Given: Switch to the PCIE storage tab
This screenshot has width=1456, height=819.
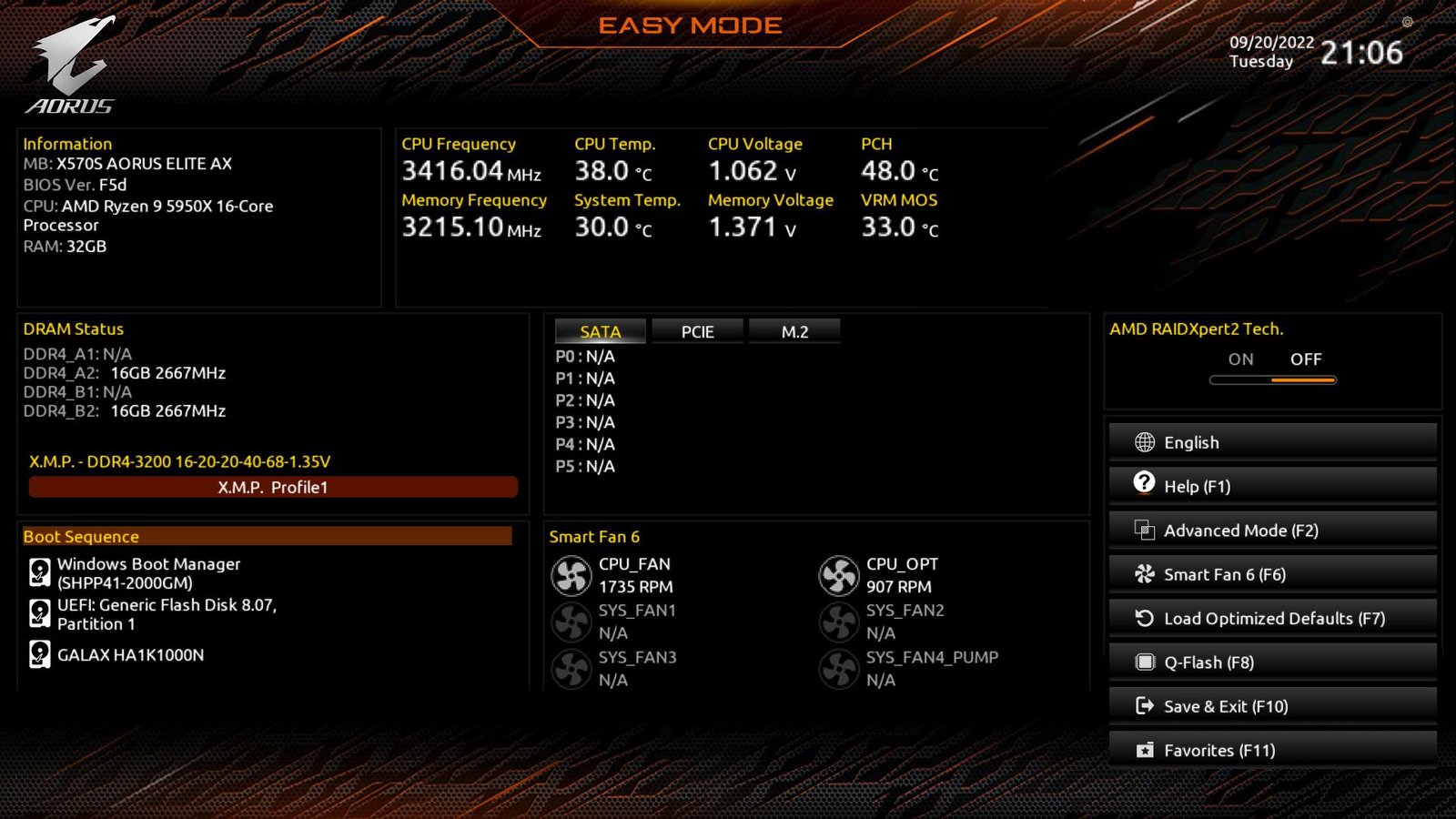Looking at the screenshot, I should coord(697,331).
